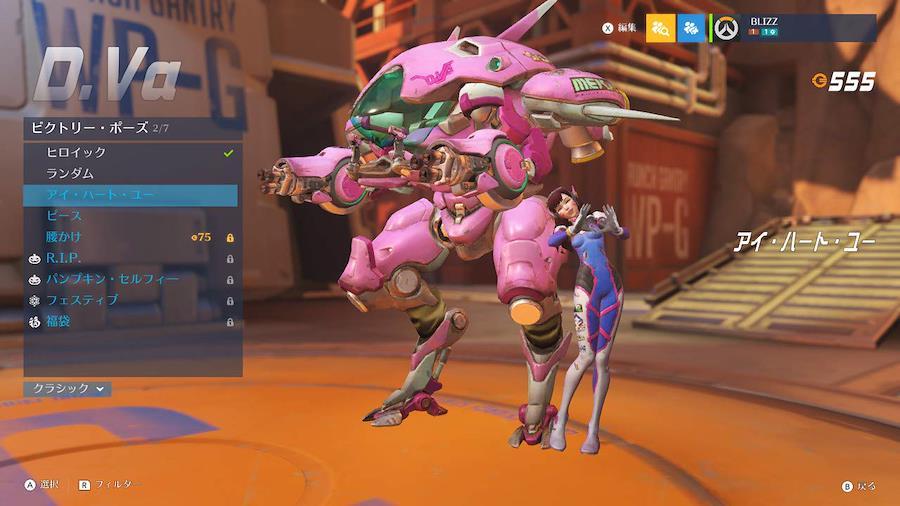Viewport: 900px width, 506px height.
Task: Choose the ランダム pose option
Action: coord(130,174)
